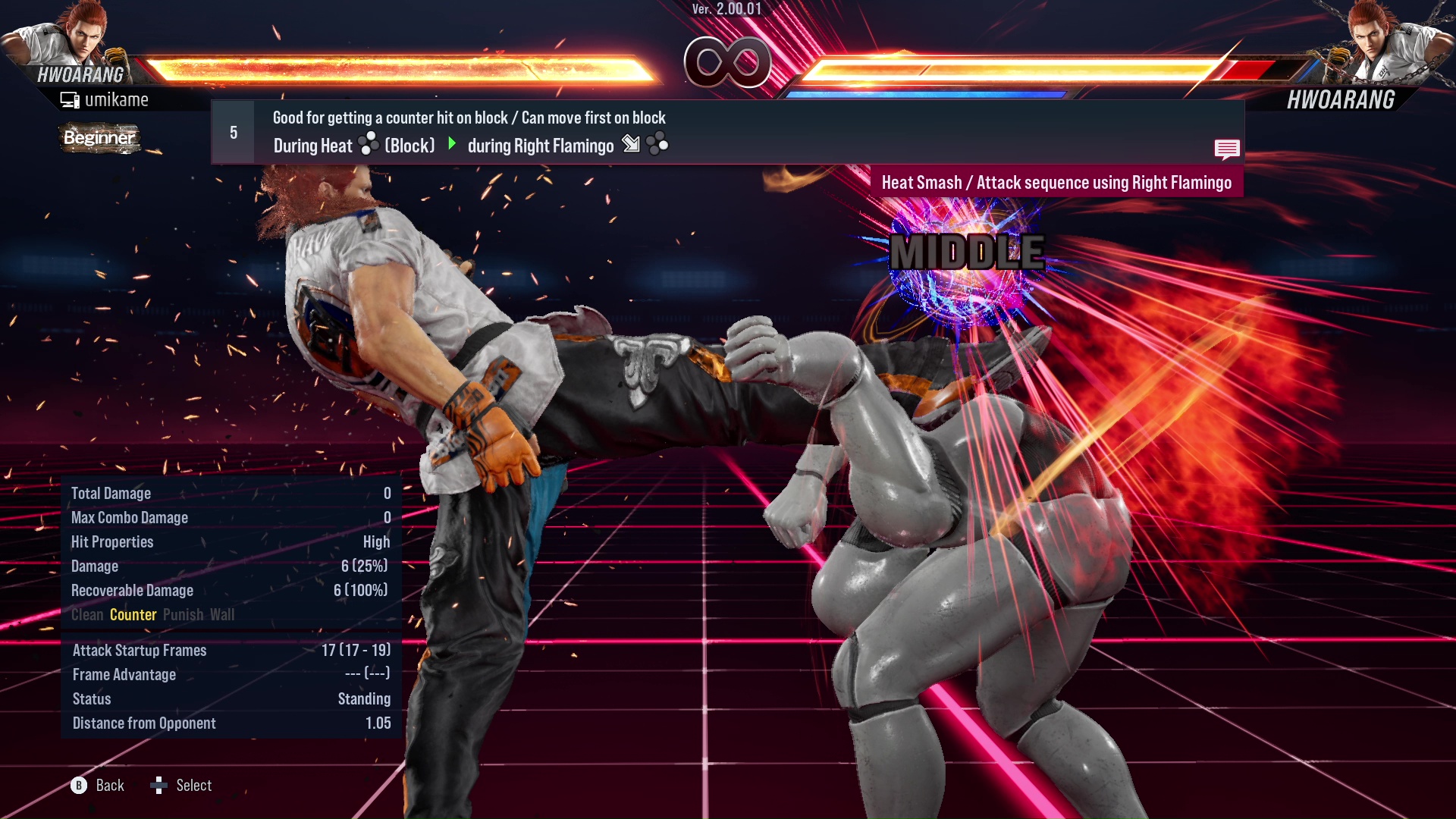Toggle the Counter hit display option

coord(133,615)
